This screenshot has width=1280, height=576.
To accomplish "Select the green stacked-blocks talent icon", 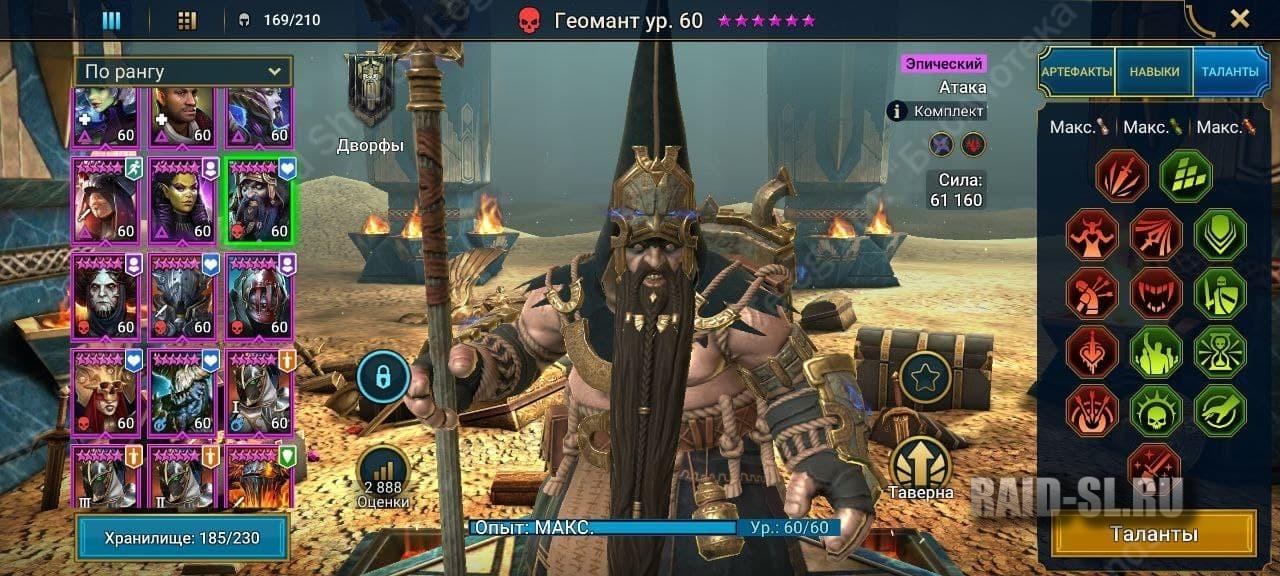I will pos(1186,176).
